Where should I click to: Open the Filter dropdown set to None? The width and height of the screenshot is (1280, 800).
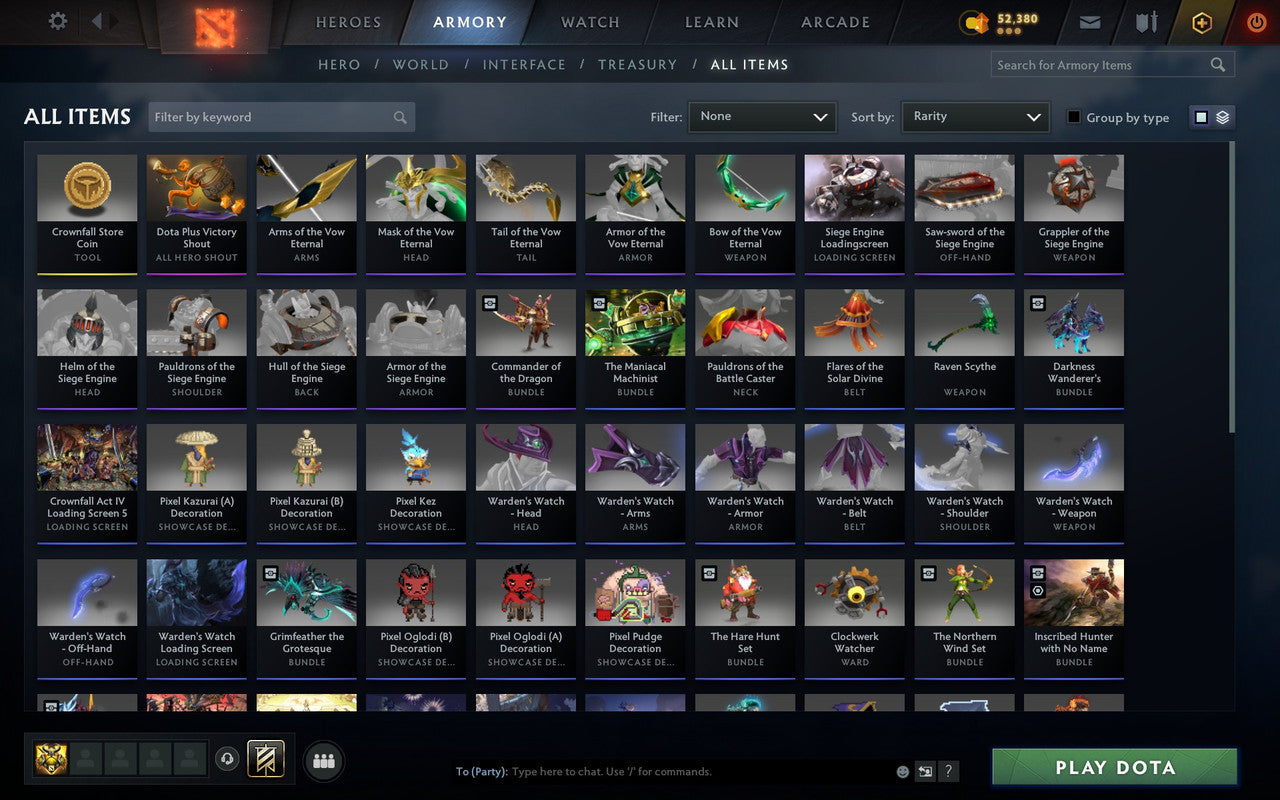coord(762,116)
